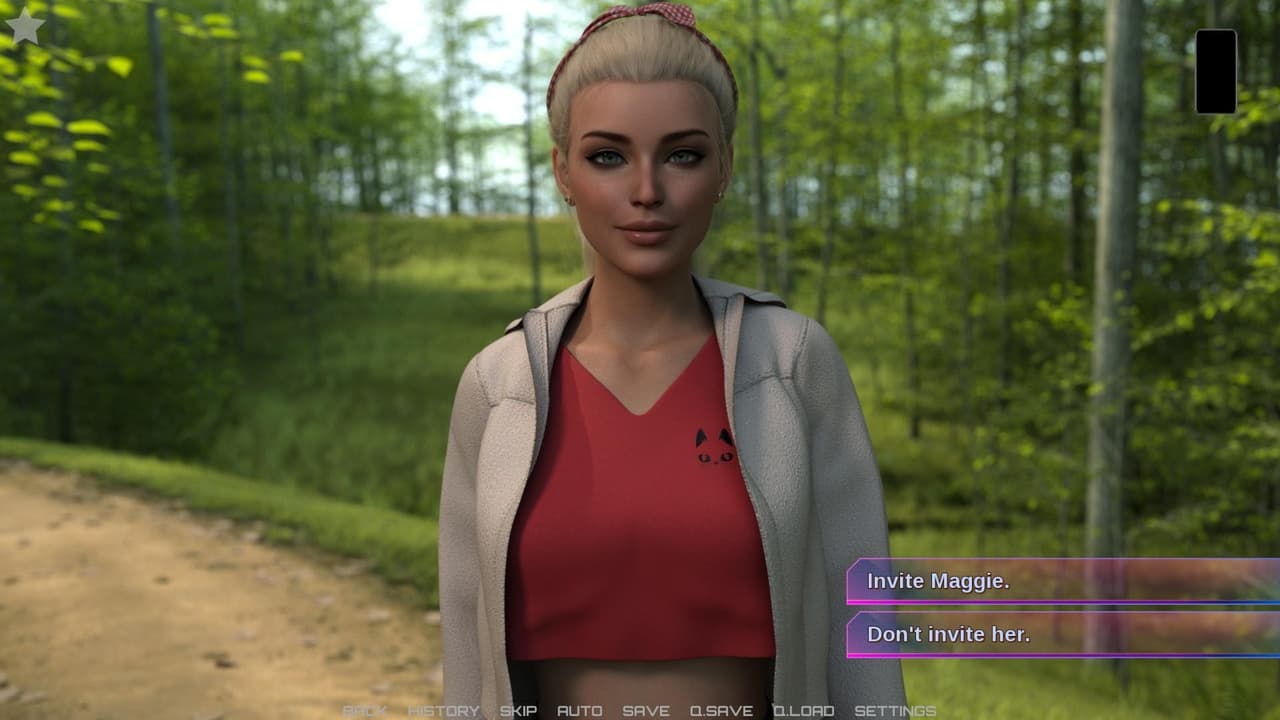
Task: Activate SKIP in the quick menu
Action: [518, 711]
